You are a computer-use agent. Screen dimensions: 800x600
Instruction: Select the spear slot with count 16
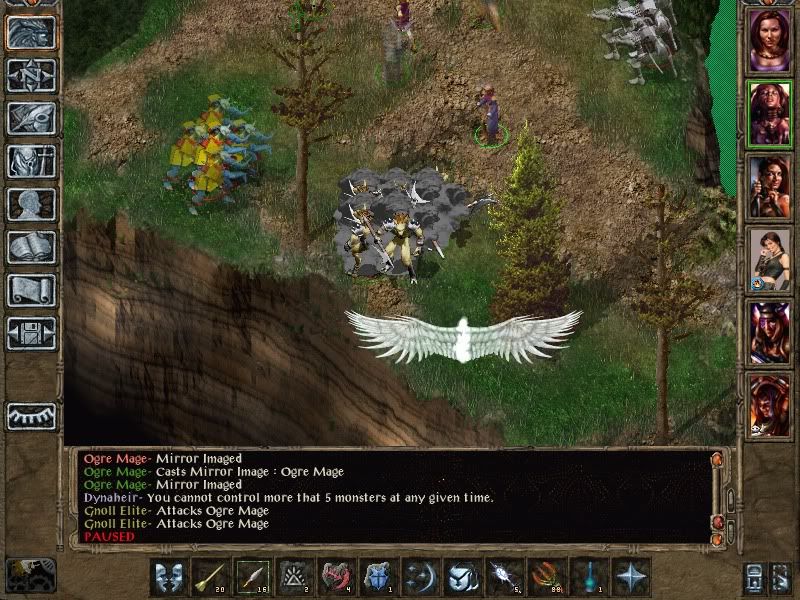pyautogui.click(x=253, y=578)
